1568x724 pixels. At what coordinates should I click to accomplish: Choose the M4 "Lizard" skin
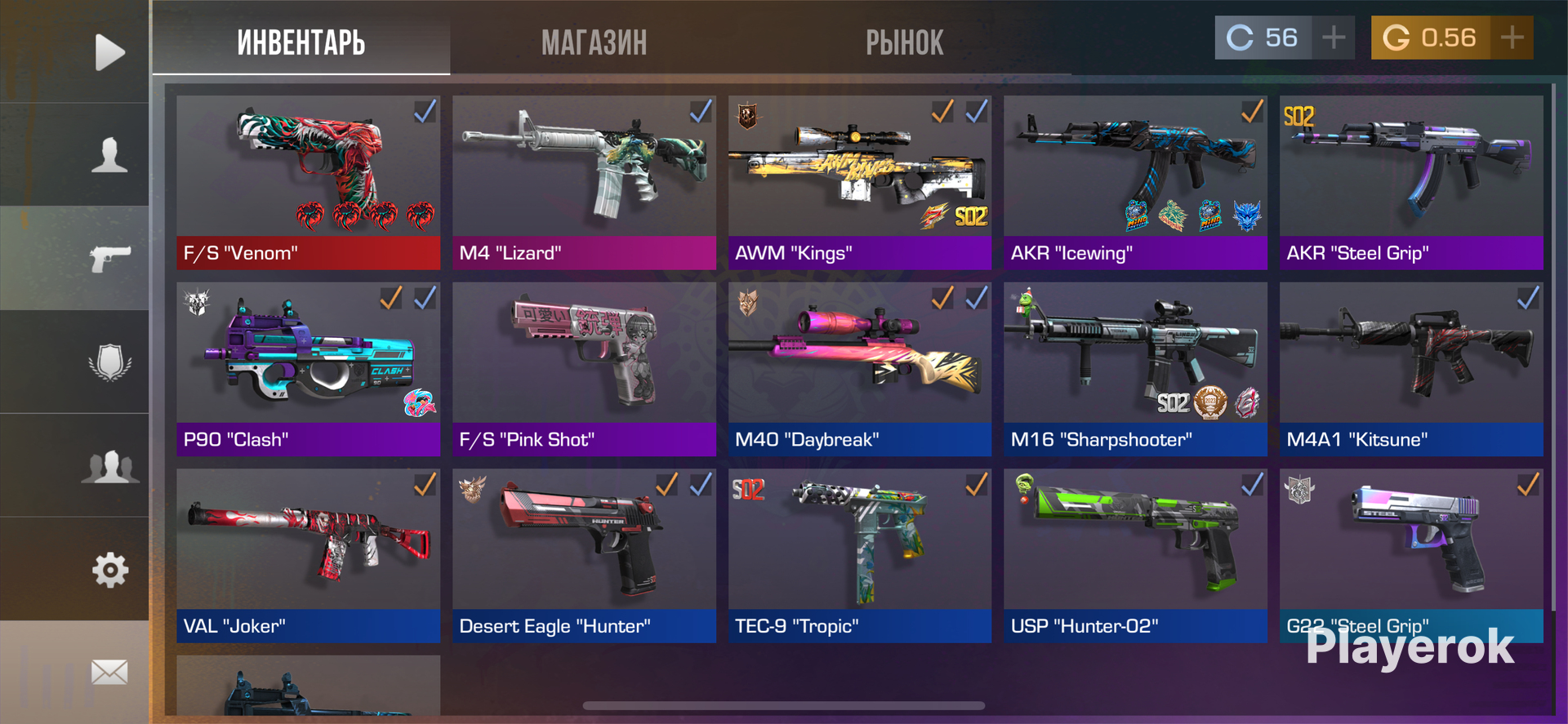click(x=584, y=182)
